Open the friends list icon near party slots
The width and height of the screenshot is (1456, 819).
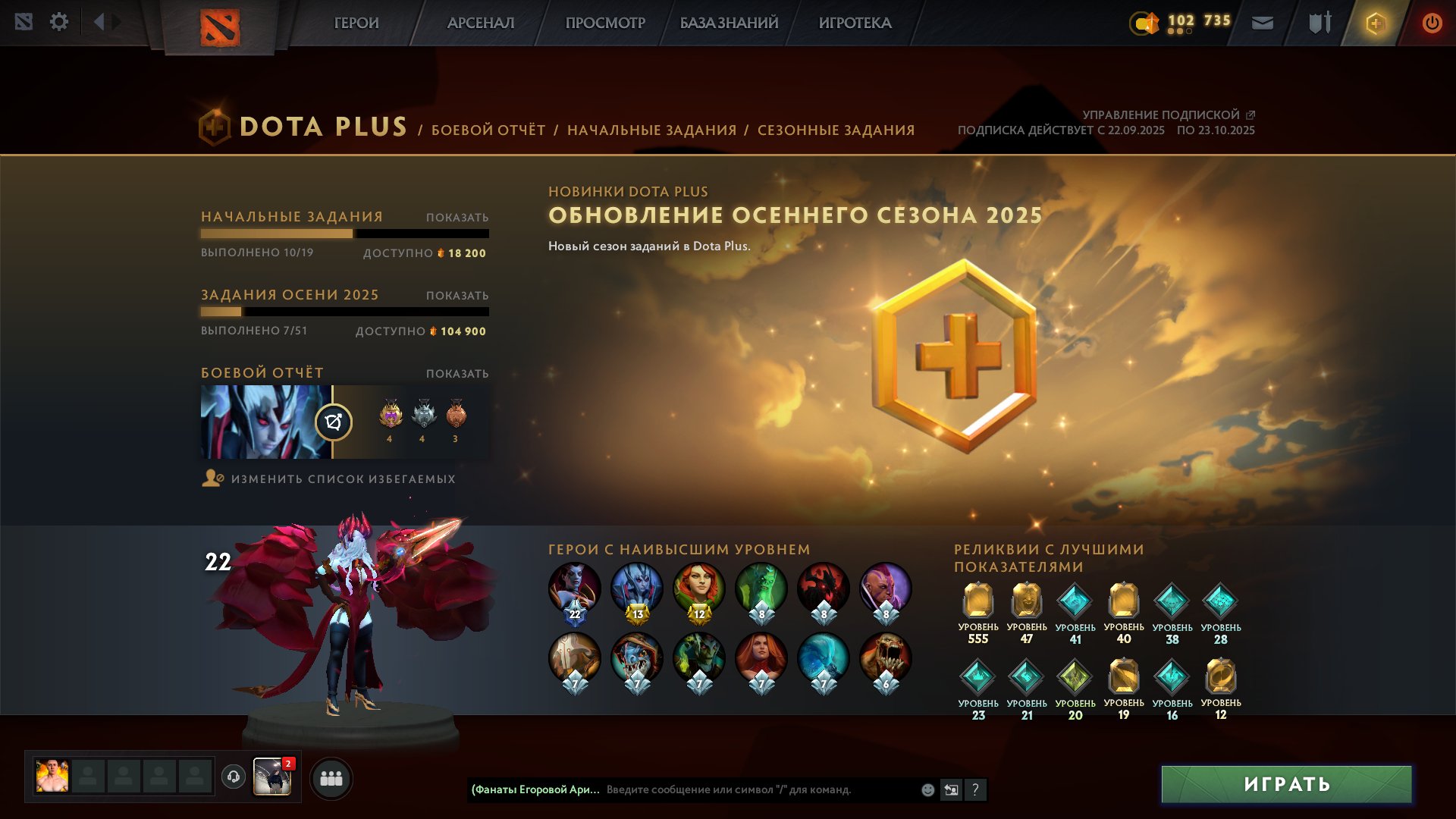[x=331, y=778]
